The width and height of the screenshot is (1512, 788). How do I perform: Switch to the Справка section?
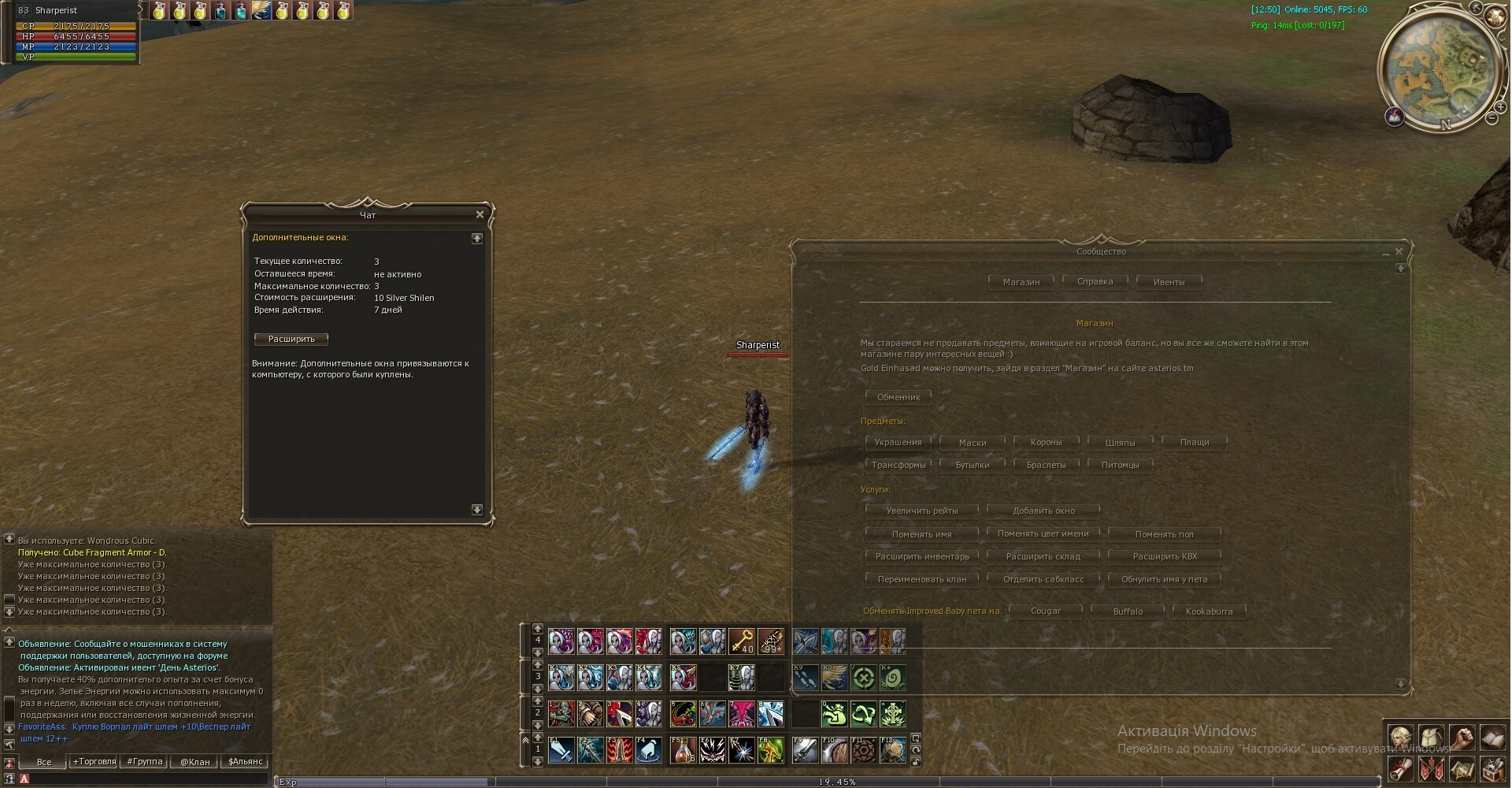(x=1095, y=281)
